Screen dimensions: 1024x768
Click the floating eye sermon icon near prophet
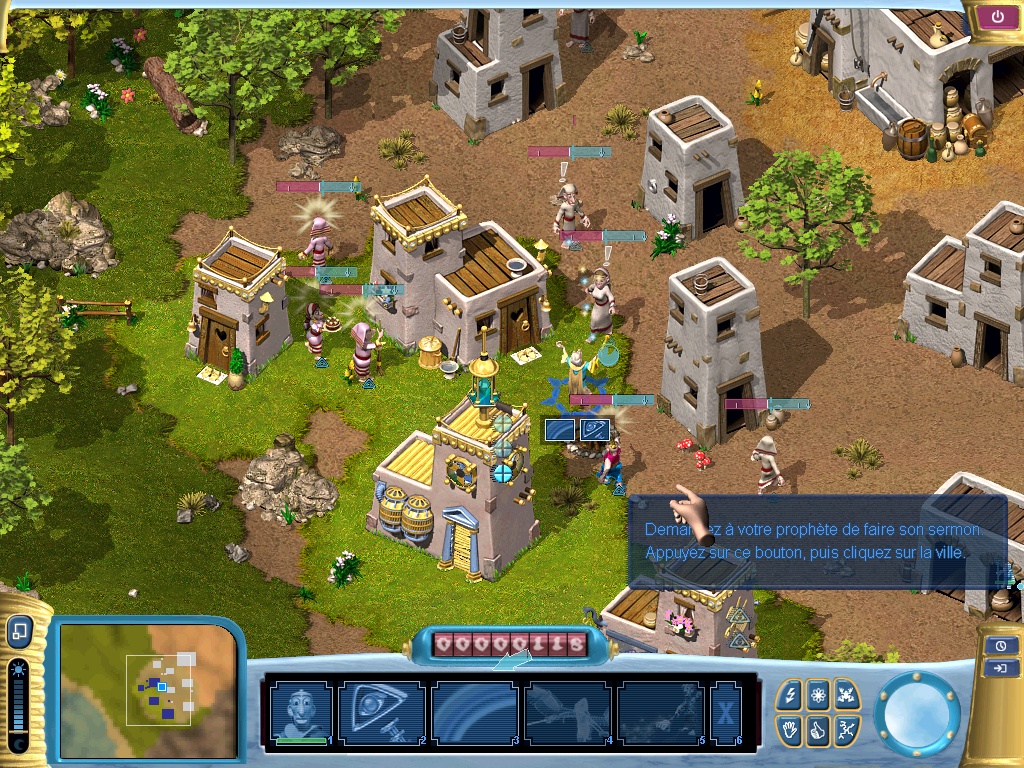(595, 430)
